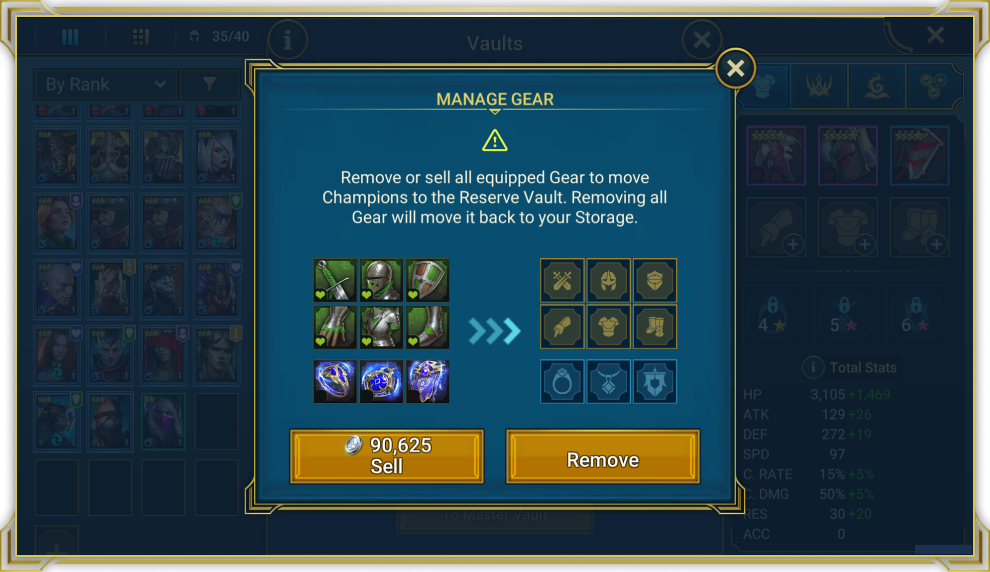Screen dimensions: 990x572
Task: Select the equipped green and white shield
Action: tap(427, 280)
